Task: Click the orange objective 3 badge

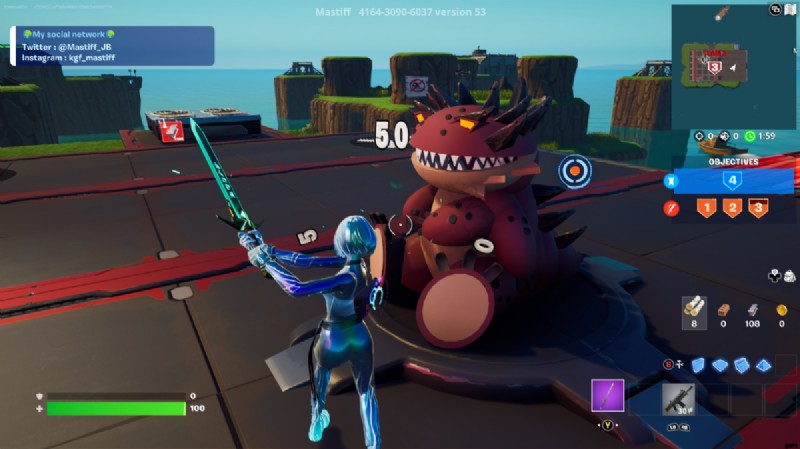Action: point(758,208)
